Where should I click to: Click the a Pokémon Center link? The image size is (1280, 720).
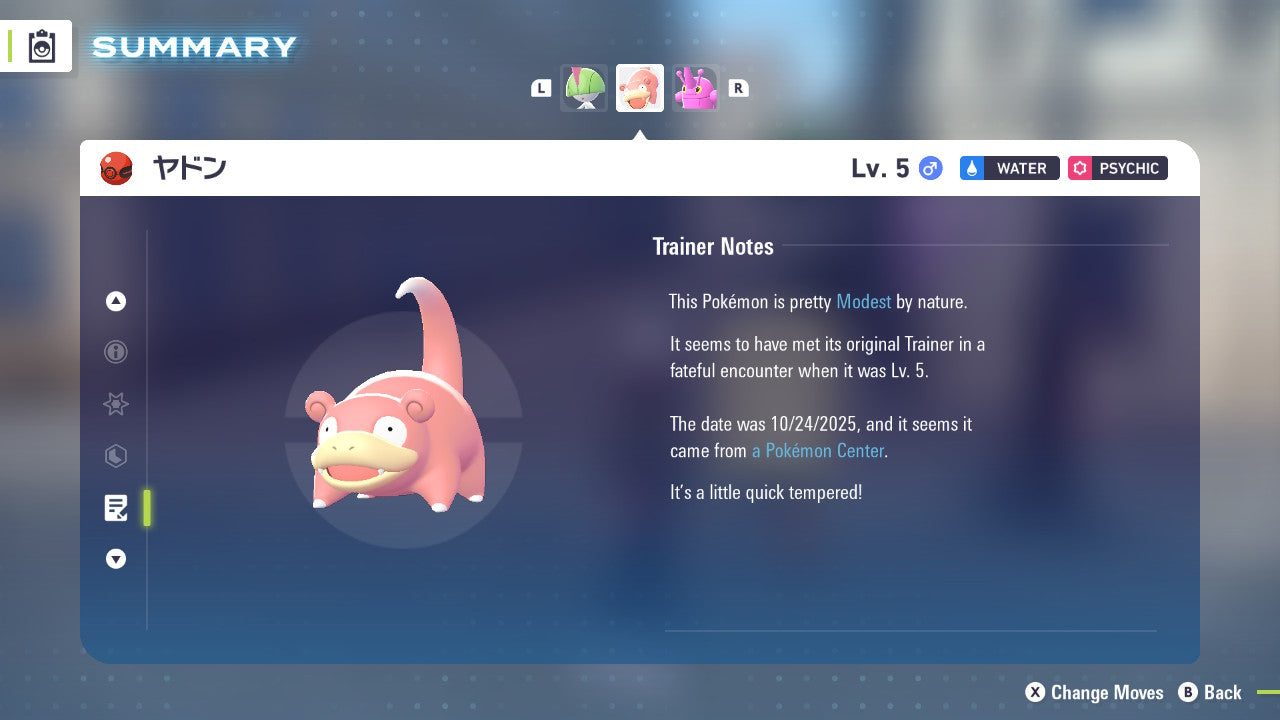pos(817,451)
